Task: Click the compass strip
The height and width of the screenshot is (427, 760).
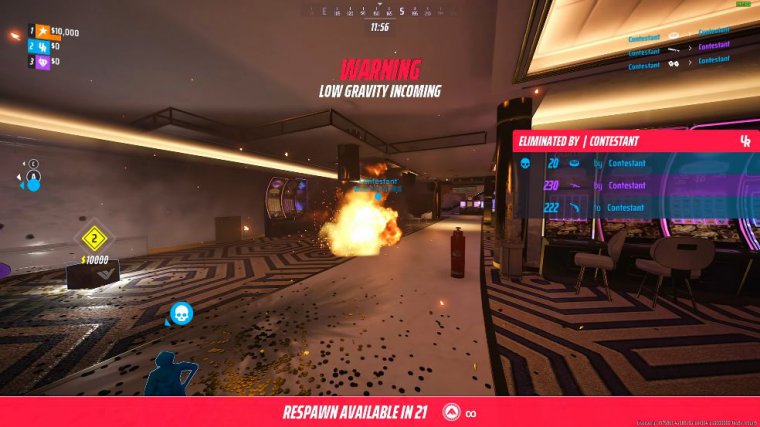Action: click(x=380, y=12)
